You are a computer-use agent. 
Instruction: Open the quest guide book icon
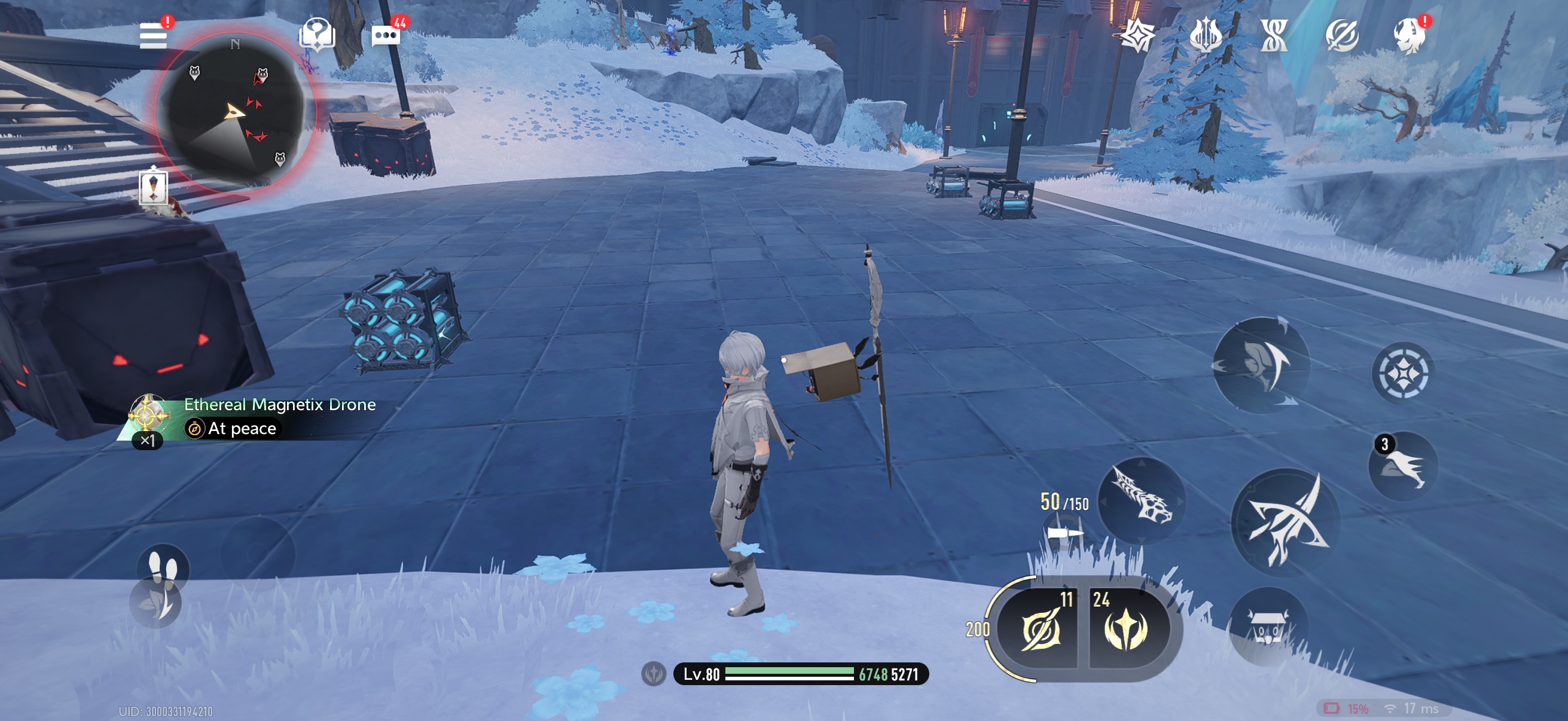(x=316, y=35)
